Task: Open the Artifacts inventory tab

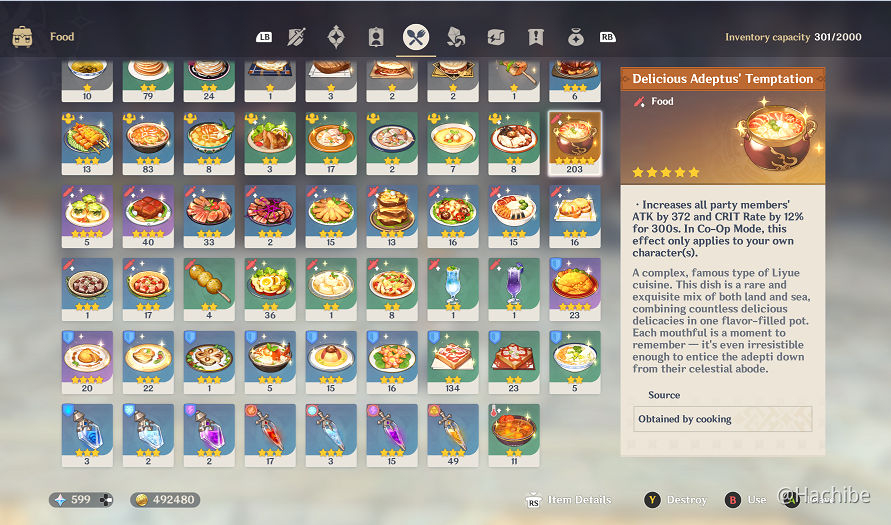Action: click(336, 37)
